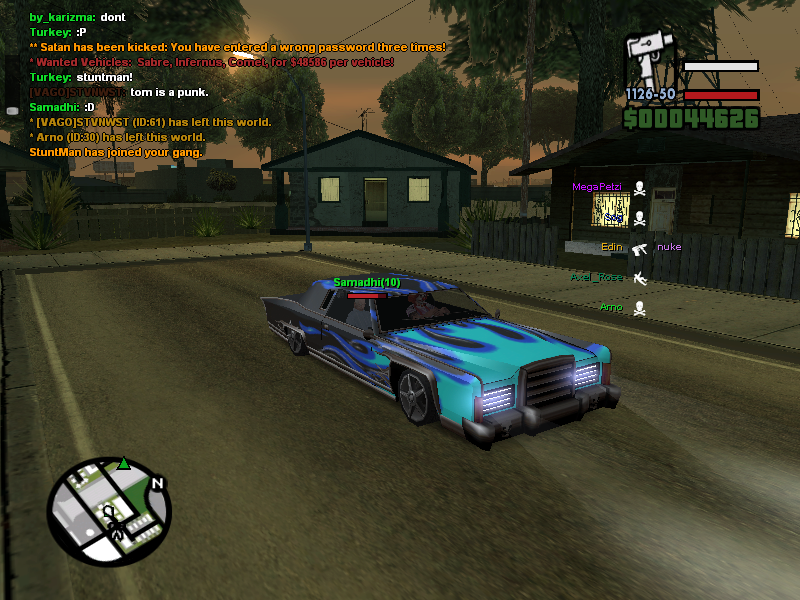This screenshot has width=800, height=600.
Task: Select the green triangle marker on the radar
Action: click(123, 464)
